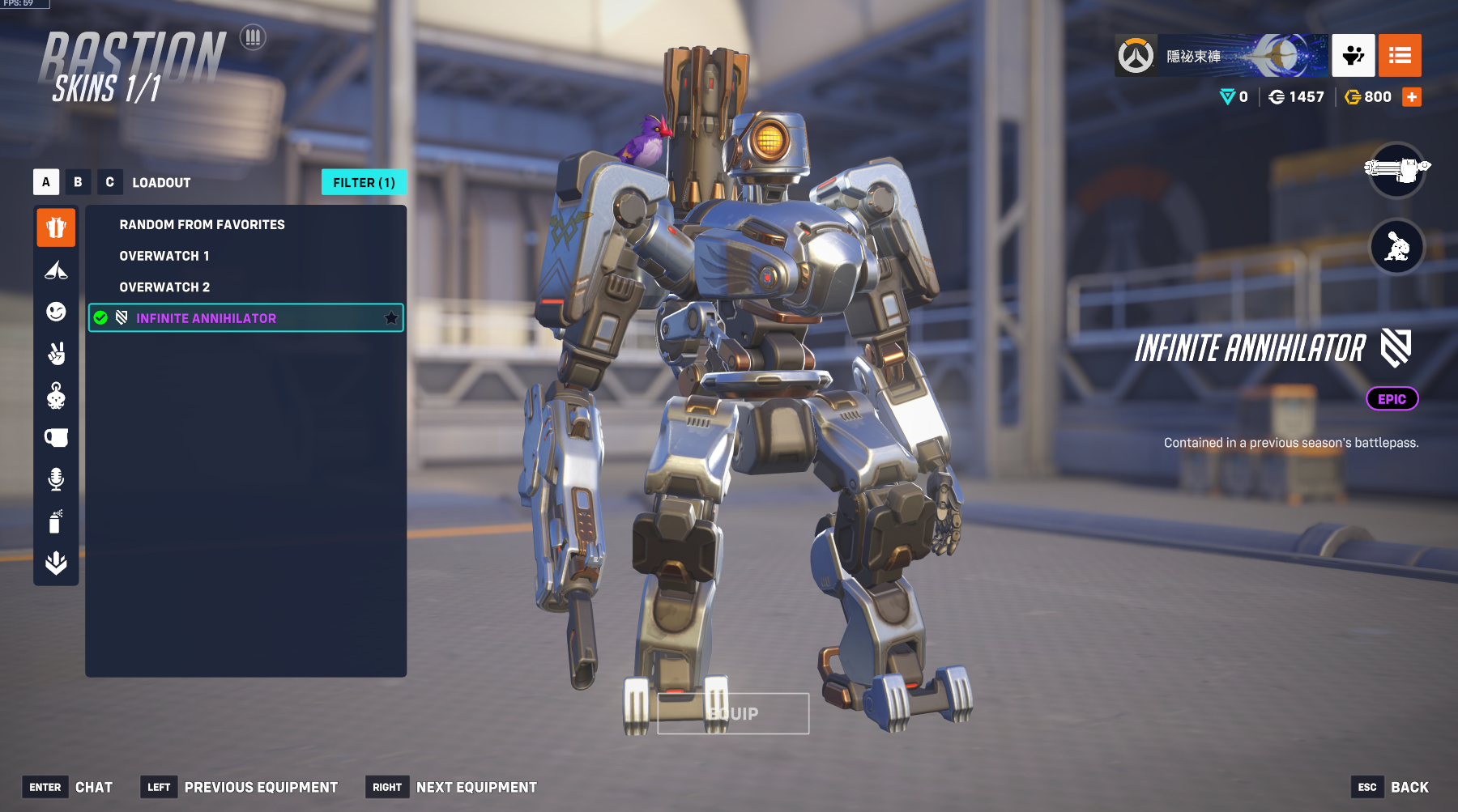Switch to loadout B

78,182
